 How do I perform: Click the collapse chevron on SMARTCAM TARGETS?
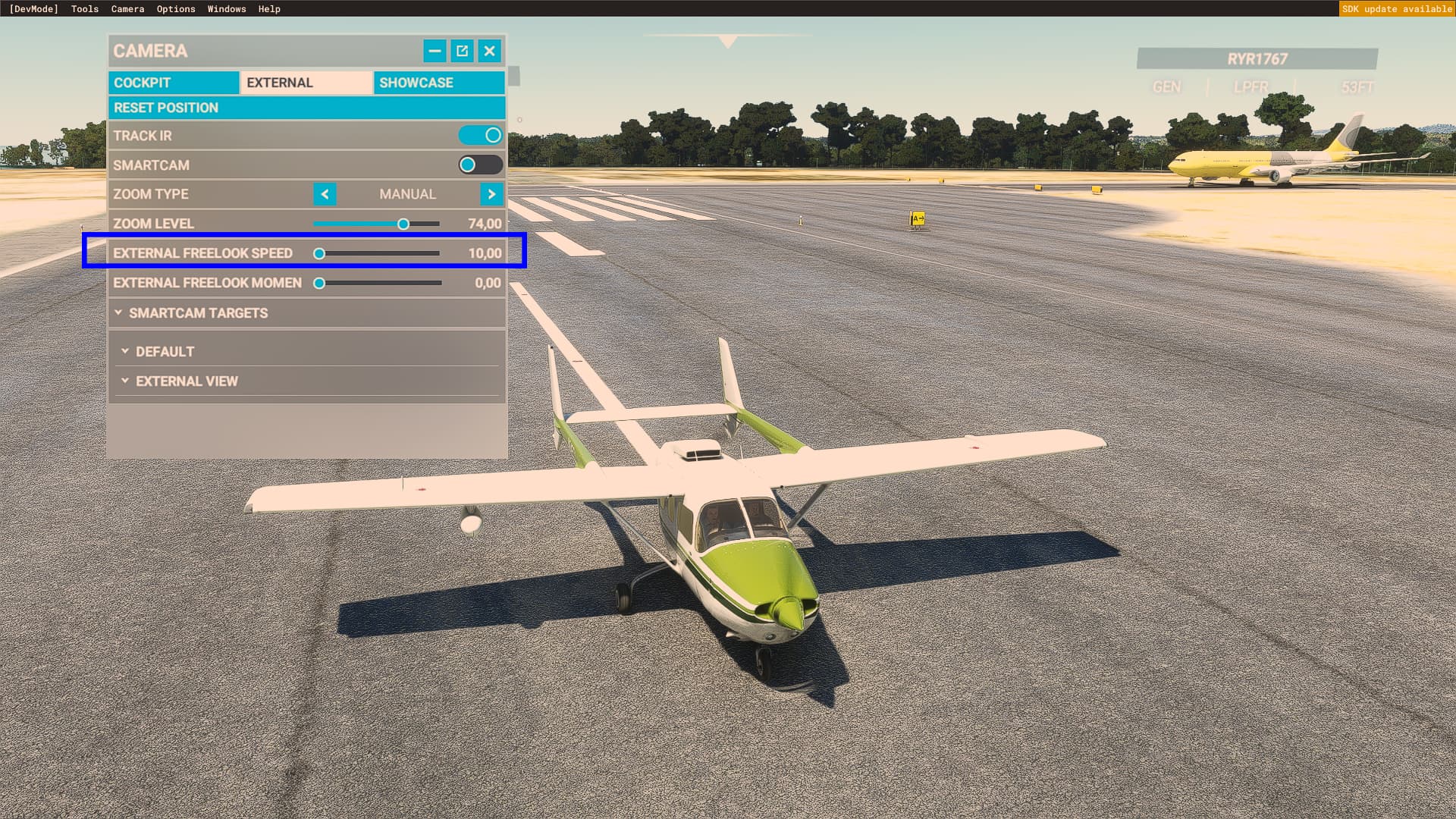coord(118,312)
